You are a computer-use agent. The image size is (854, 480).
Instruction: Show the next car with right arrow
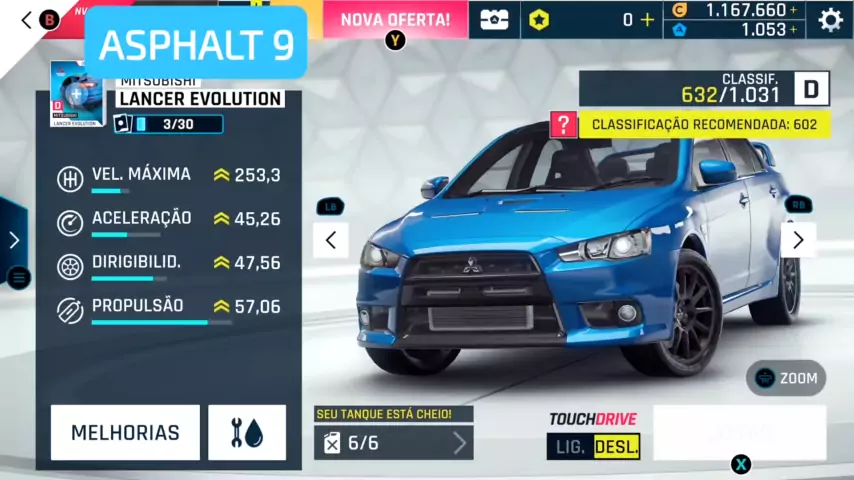coord(797,240)
